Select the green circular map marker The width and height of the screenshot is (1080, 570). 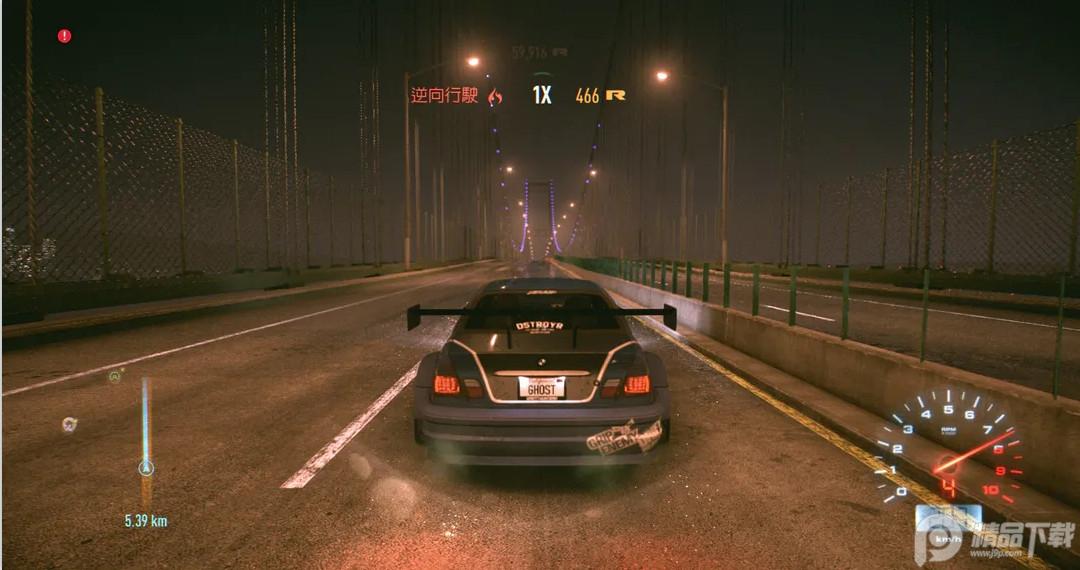pyautogui.click(x=116, y=377)
